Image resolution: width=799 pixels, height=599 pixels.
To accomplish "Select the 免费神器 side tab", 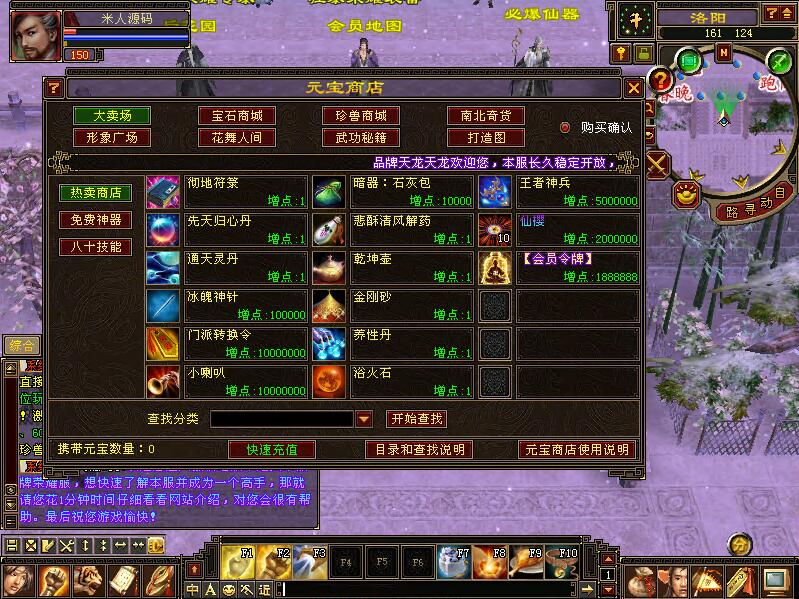I will (x=95, y=219).
